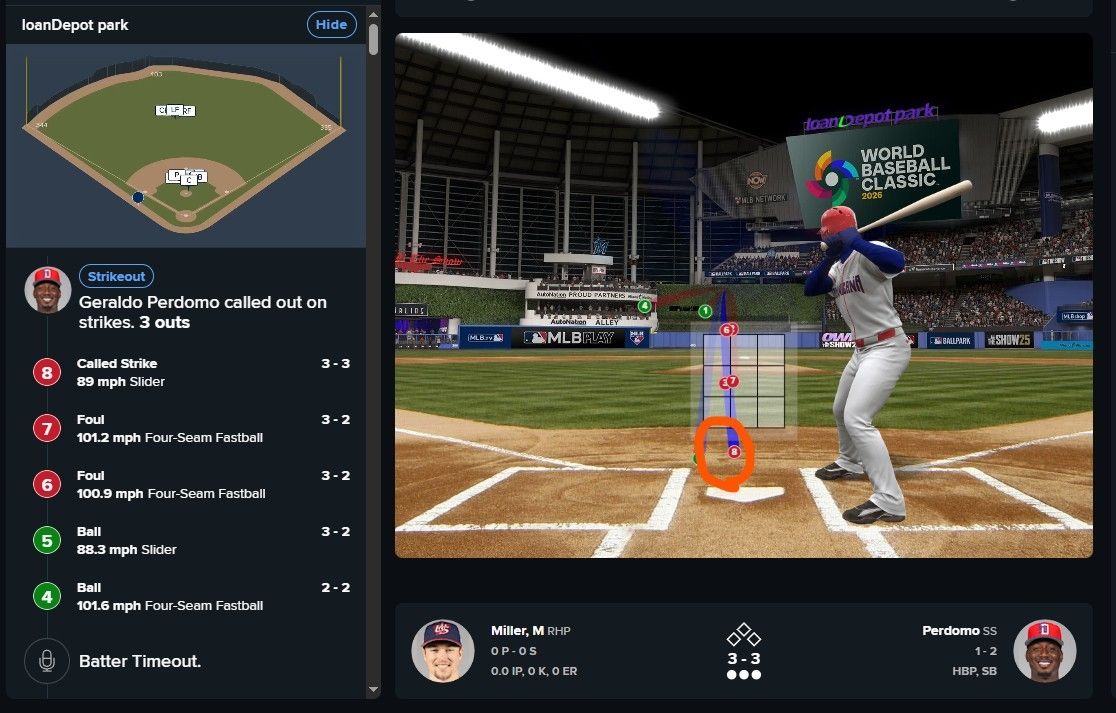Click the Miller, M pitcher name

point(517,631)
